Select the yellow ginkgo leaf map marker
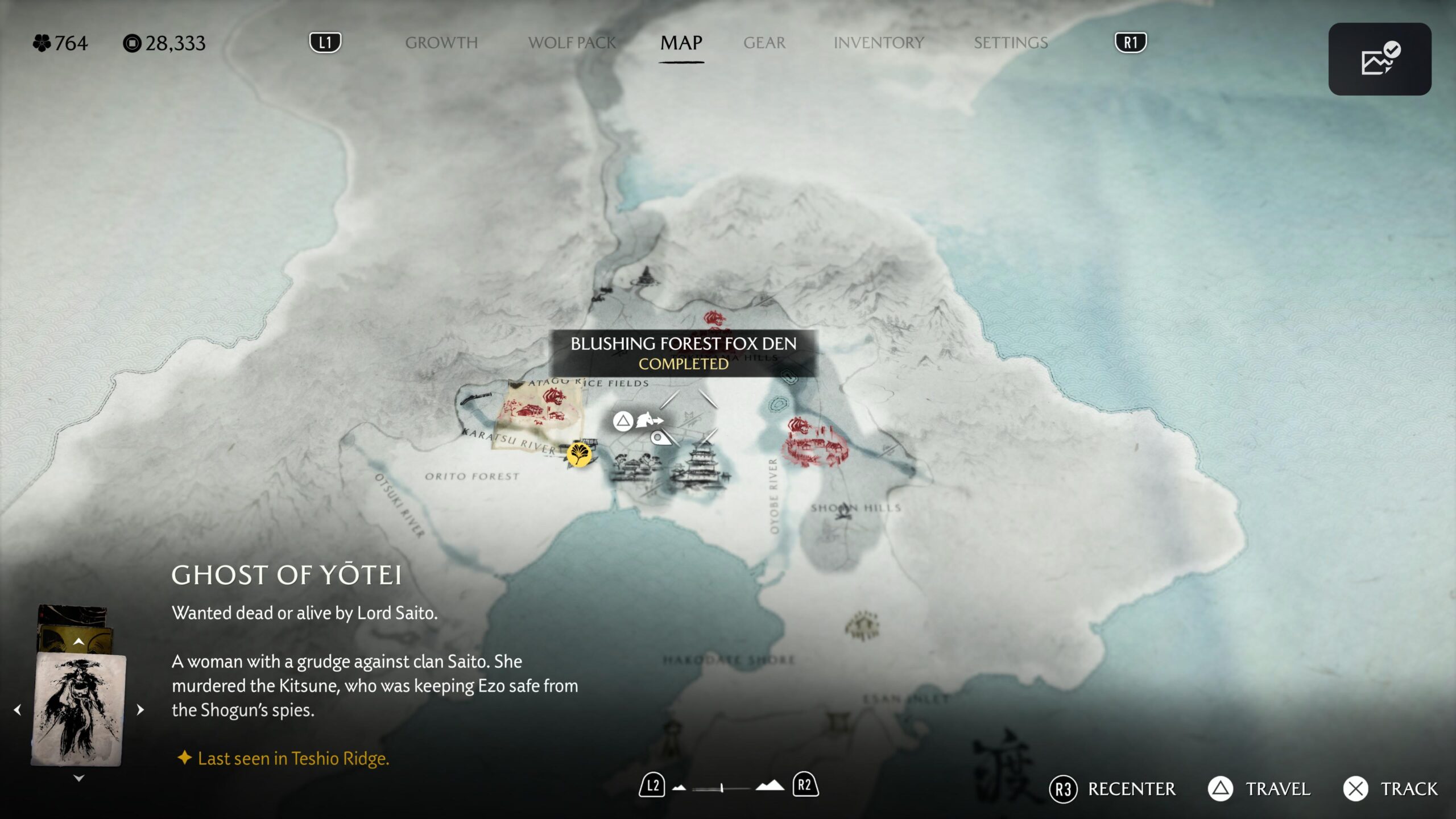The height and width of the screenshot is (819, 1456). pyautogui.click(x=578, y=454)
